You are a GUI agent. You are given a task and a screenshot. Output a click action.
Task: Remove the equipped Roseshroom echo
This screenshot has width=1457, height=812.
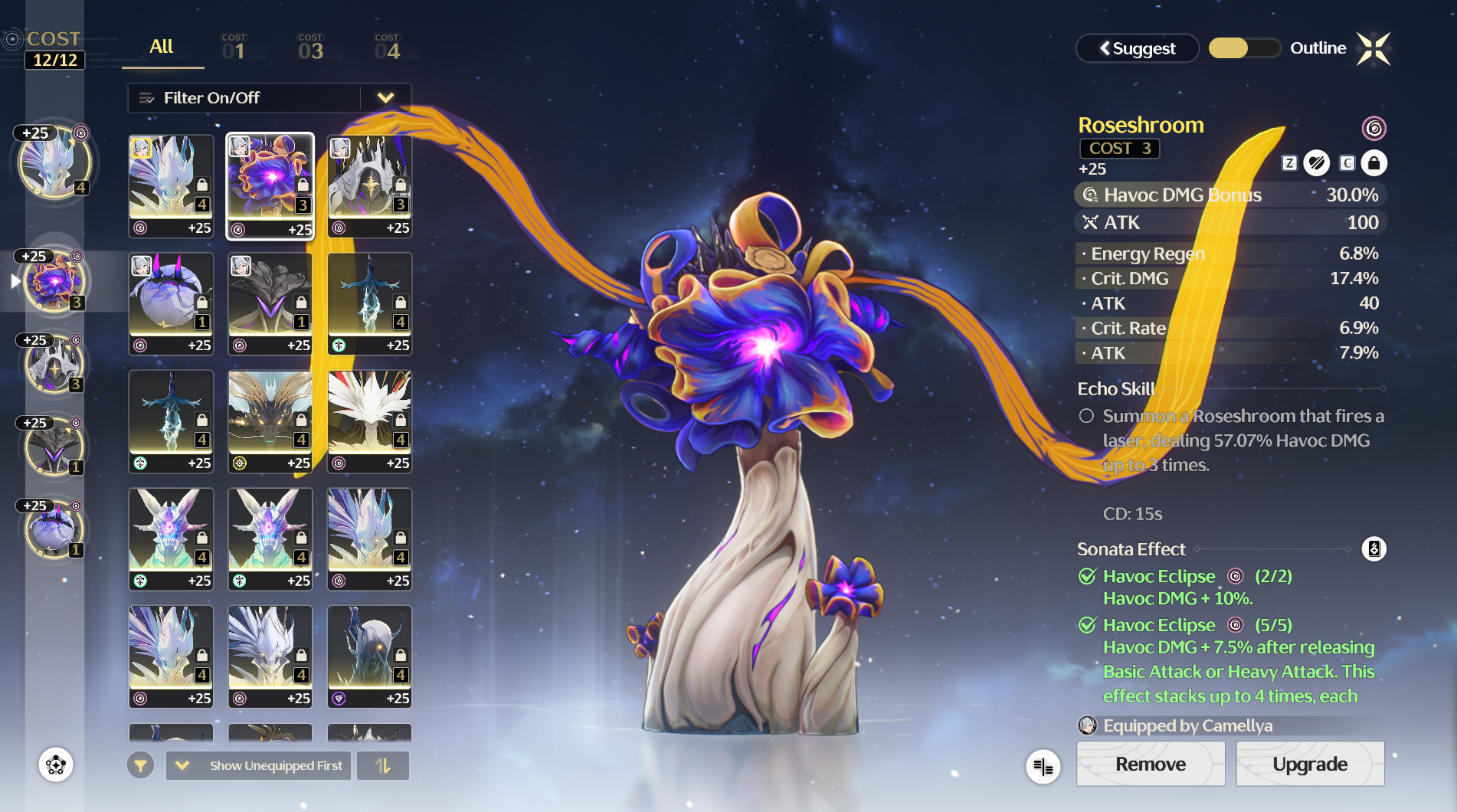1150,764
